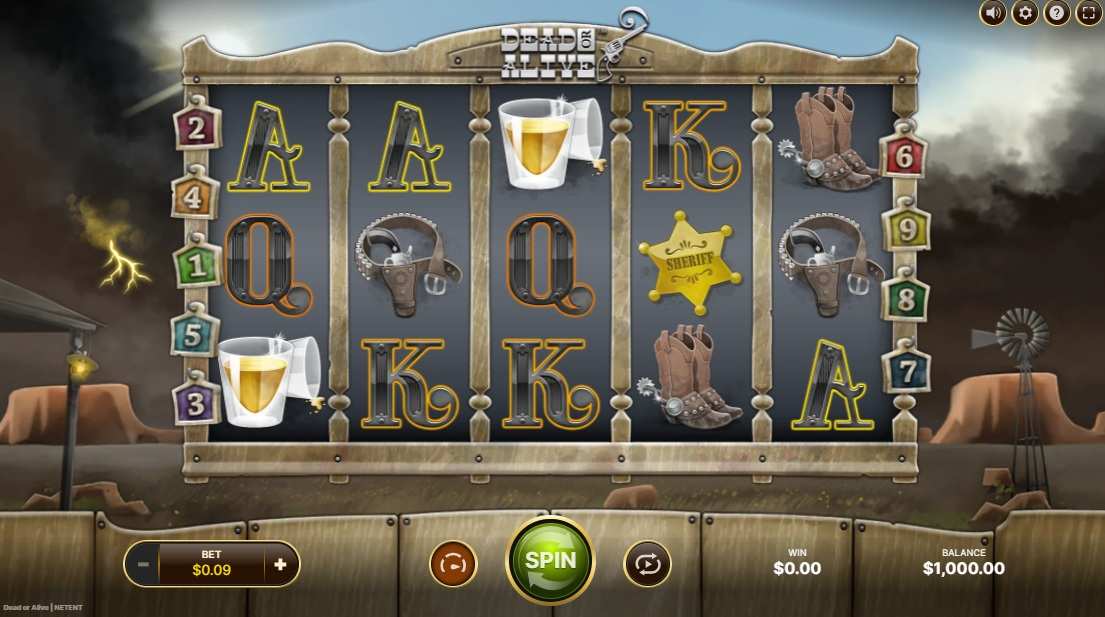
Task: Select the payline 8 tag
Action: (907, 298)
